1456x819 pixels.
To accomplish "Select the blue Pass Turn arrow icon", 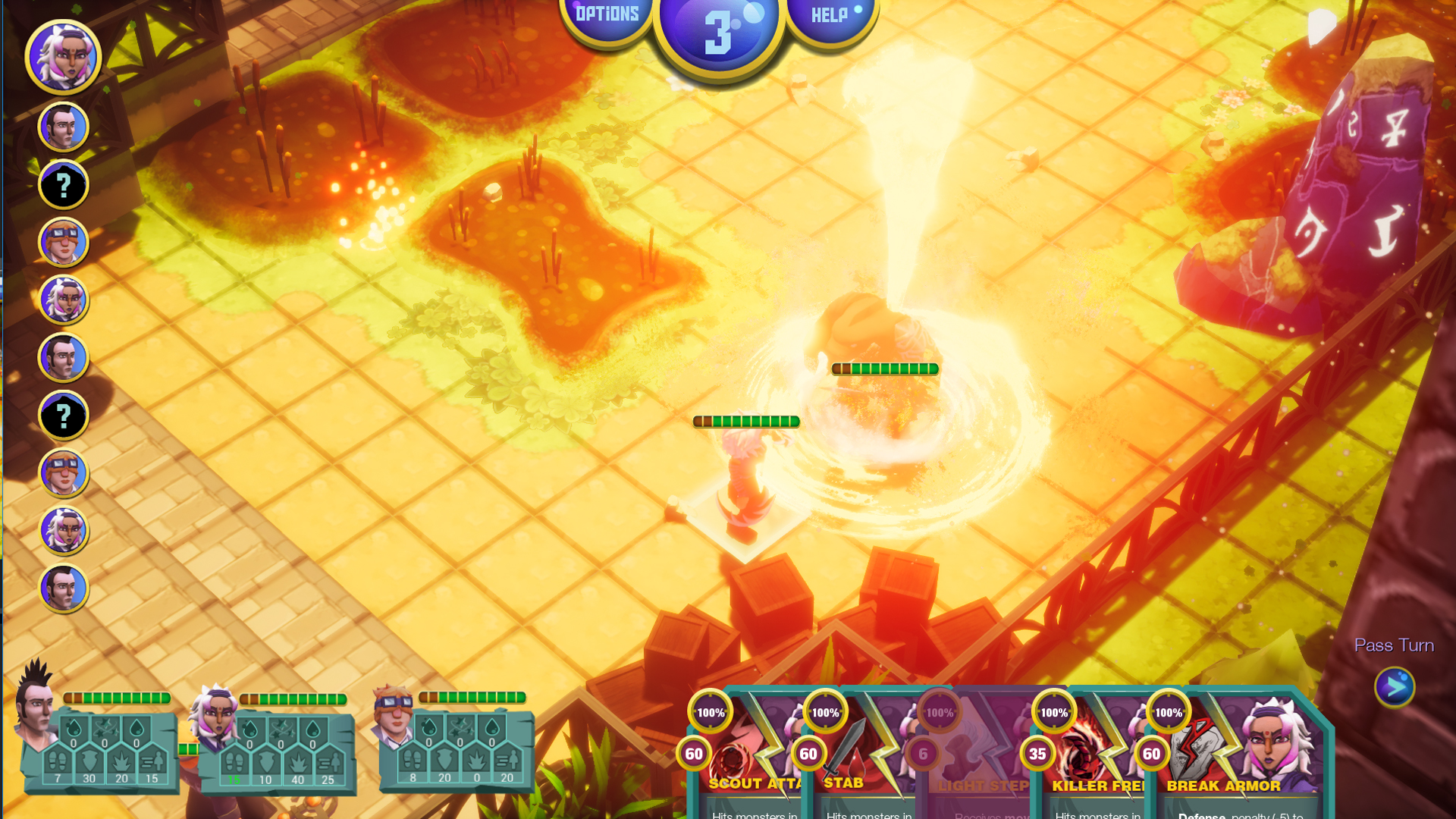I will click(x=1395, y=686).
